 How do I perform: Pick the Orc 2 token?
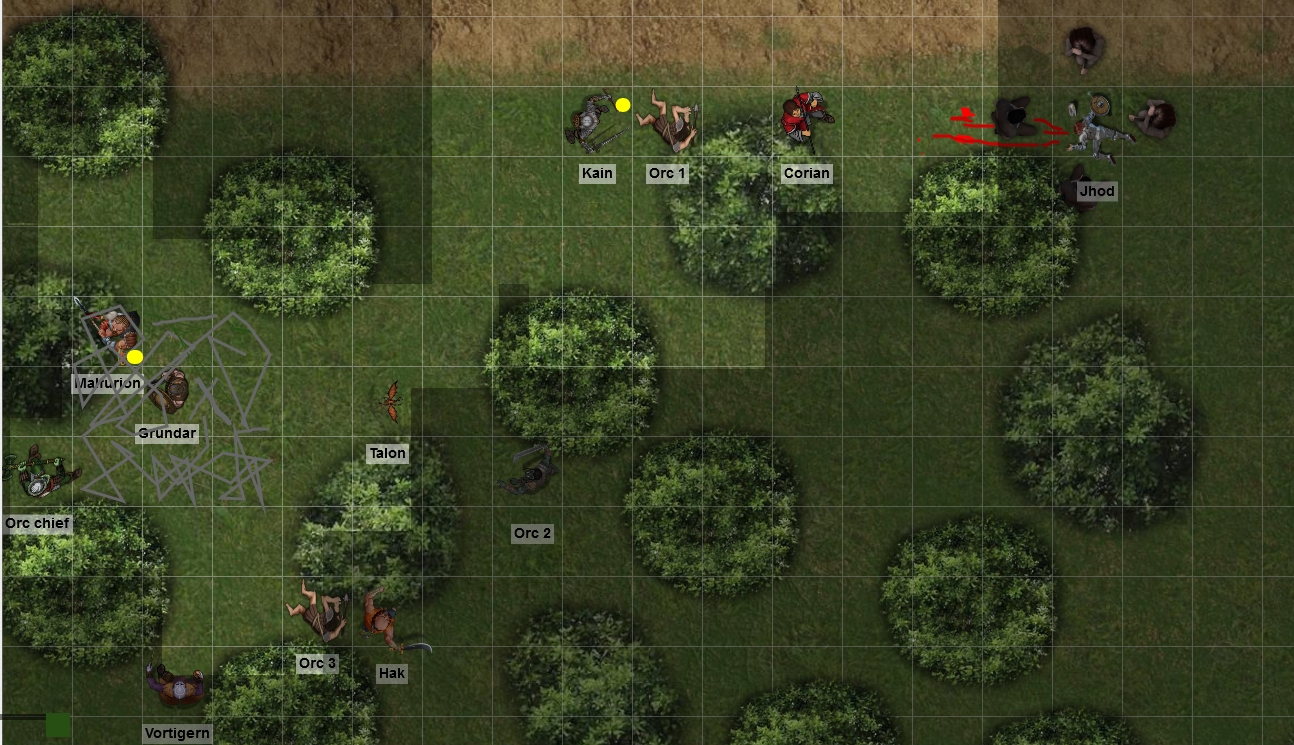530,472
